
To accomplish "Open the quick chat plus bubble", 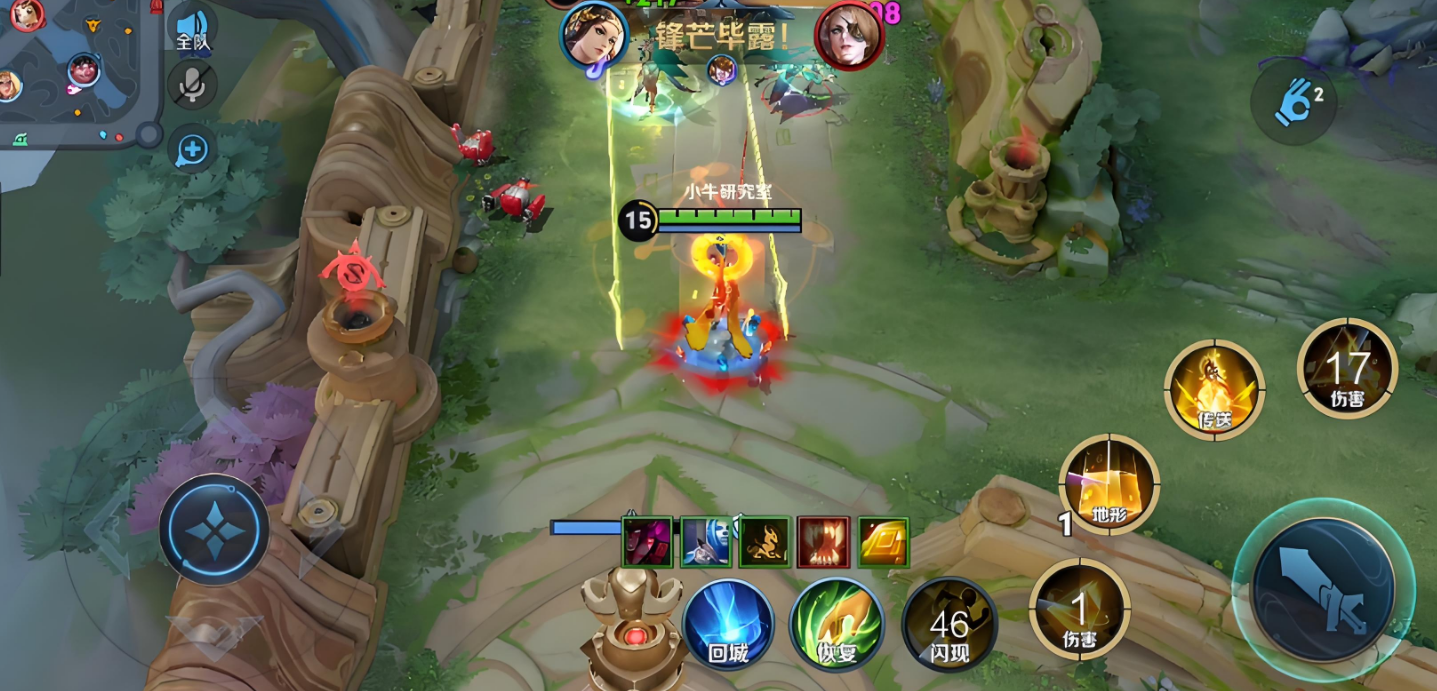I will [191, 151].
